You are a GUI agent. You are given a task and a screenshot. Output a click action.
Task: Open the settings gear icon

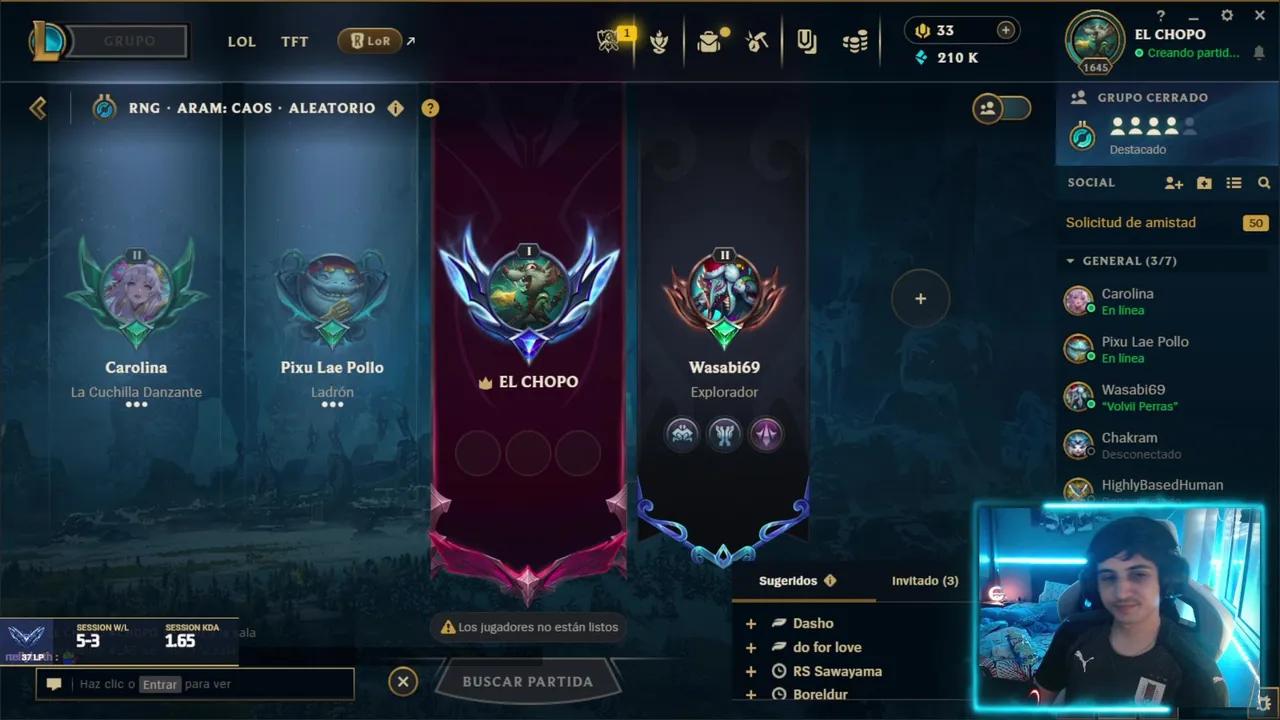(x=1226, y=15)
